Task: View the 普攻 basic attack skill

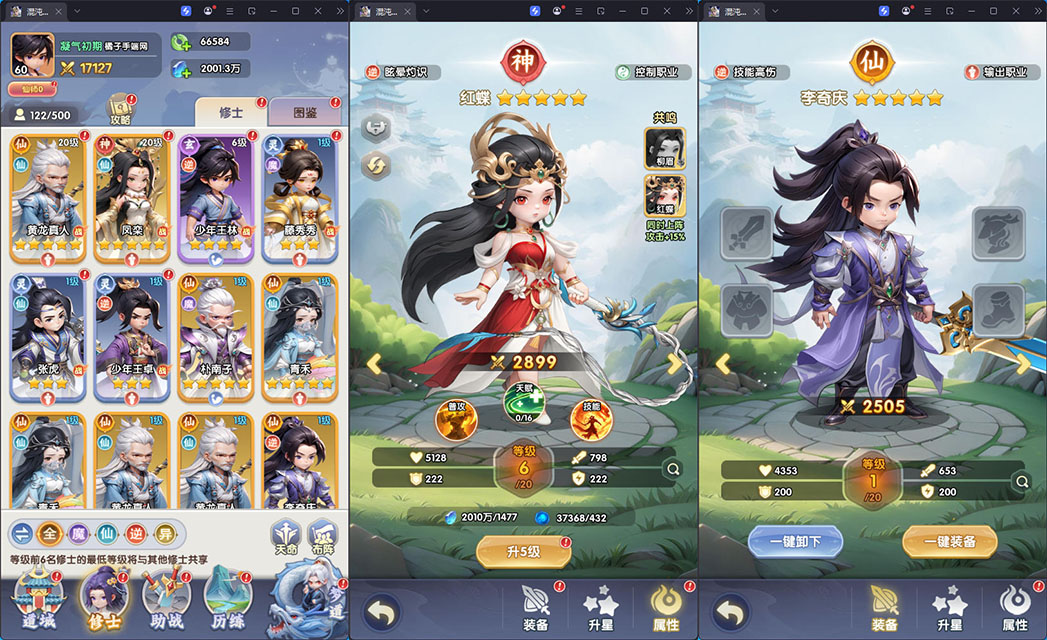Action: point(456,419)
